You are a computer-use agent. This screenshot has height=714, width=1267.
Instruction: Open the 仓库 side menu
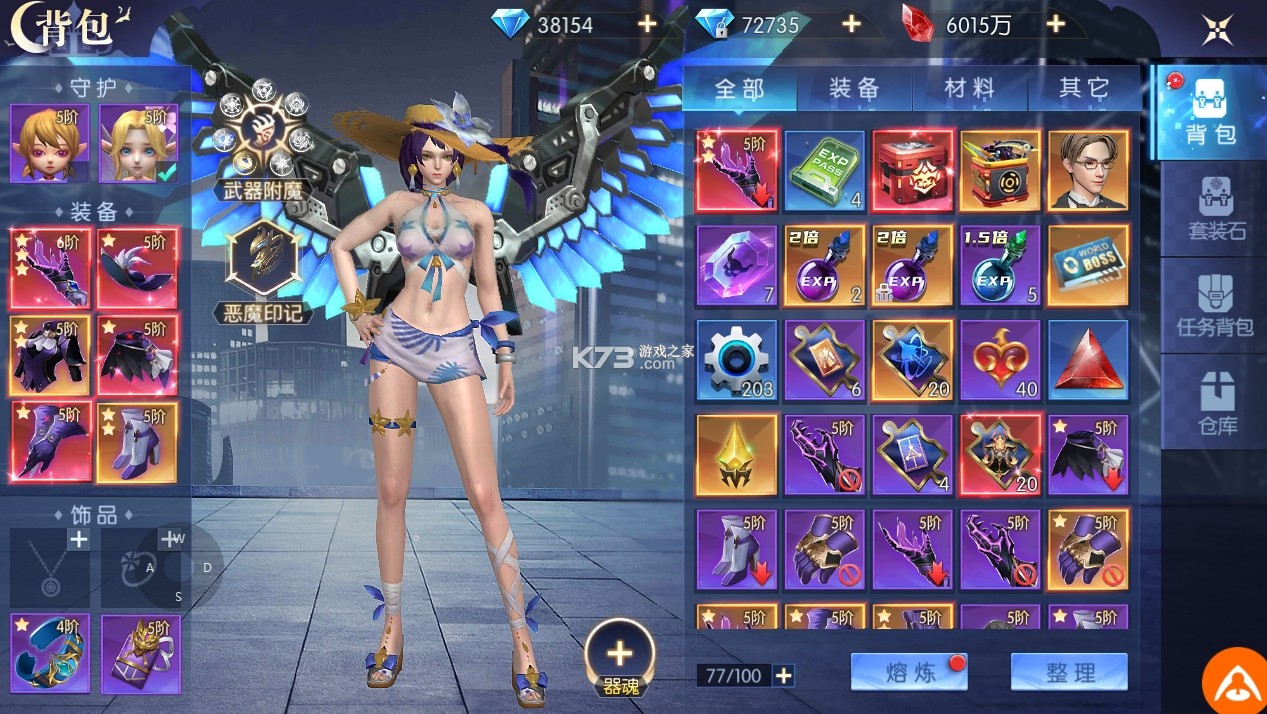[1217, 405]
